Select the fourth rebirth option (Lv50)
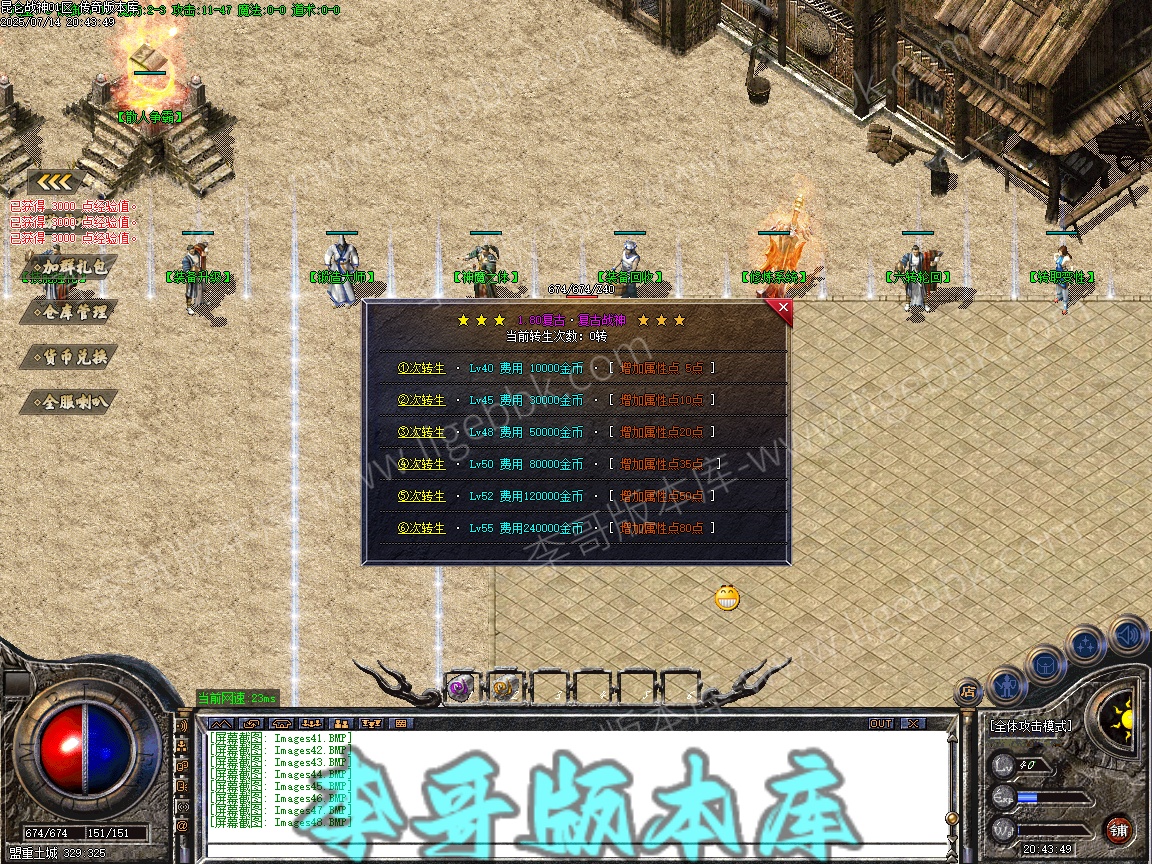 422,464
